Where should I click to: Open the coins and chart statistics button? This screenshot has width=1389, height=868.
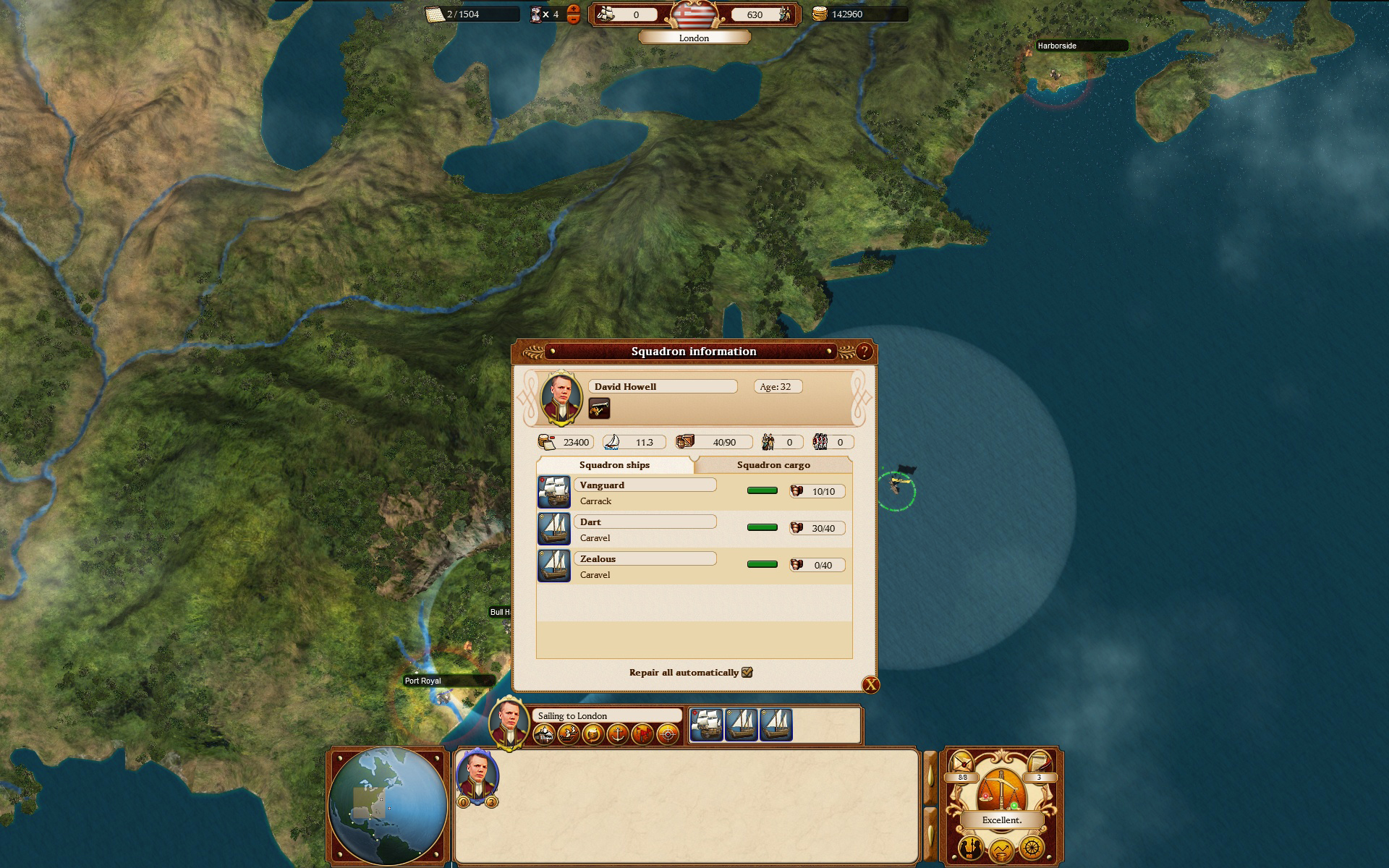pyautogui.click(x=1001, y=849)
